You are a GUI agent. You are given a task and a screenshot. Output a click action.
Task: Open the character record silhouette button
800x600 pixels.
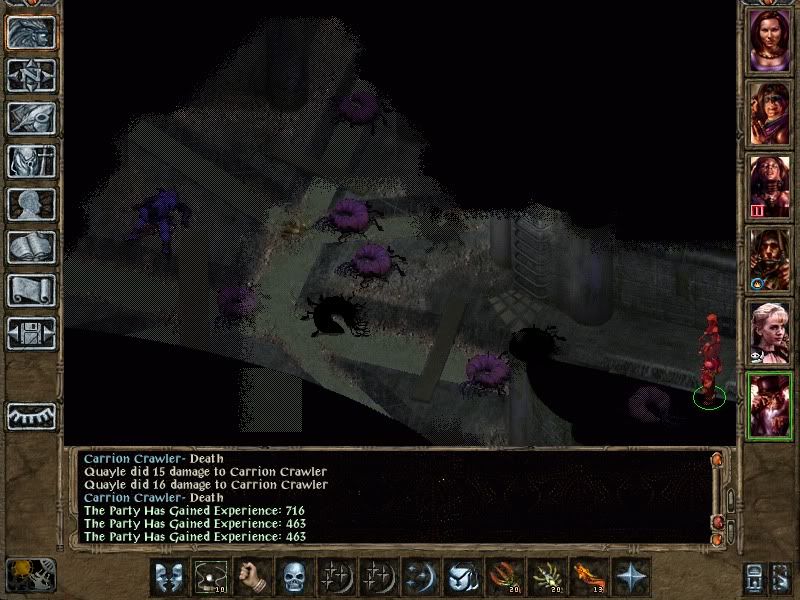(31, 204)
